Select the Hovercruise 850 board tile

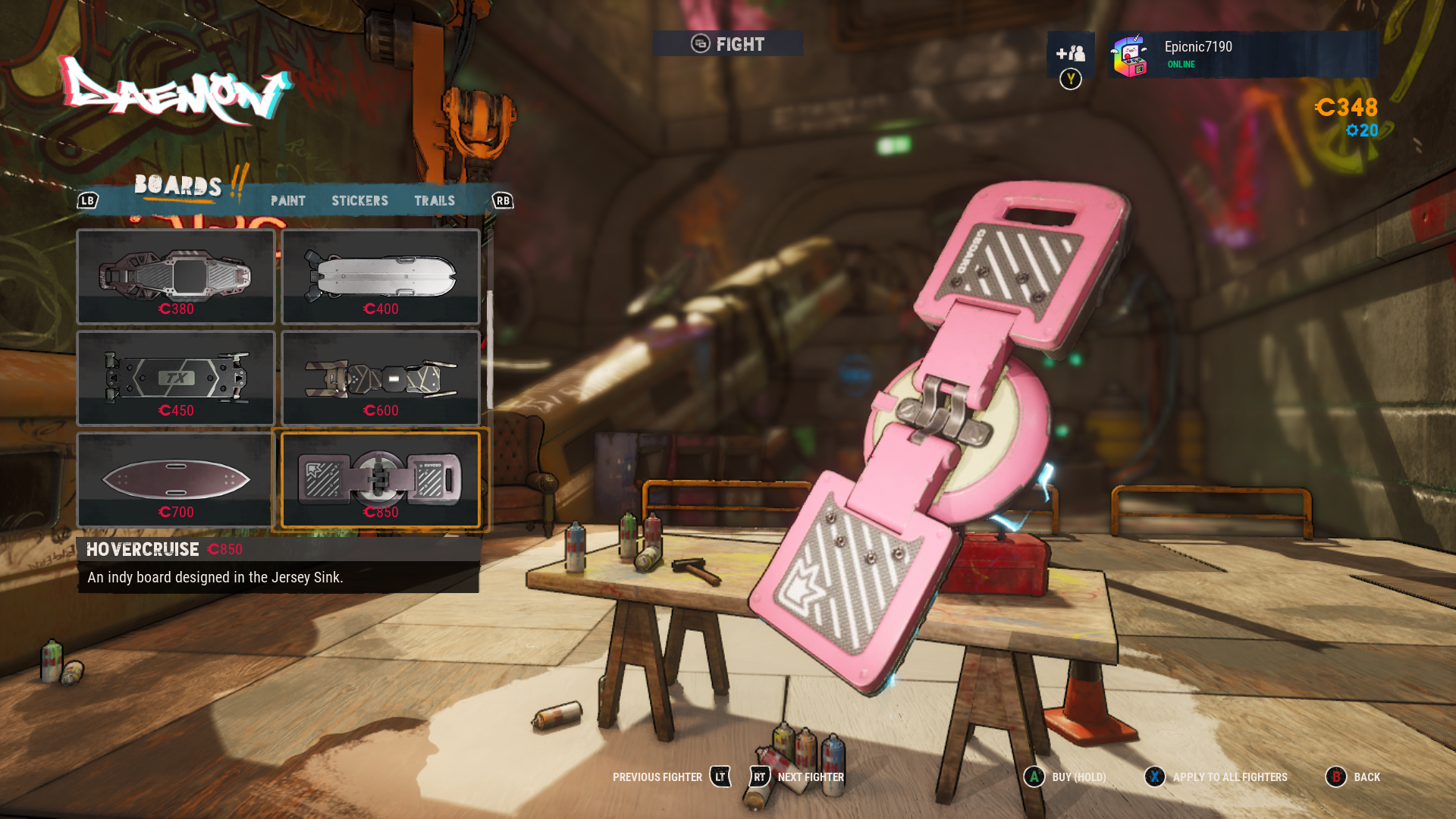[381, 480]
